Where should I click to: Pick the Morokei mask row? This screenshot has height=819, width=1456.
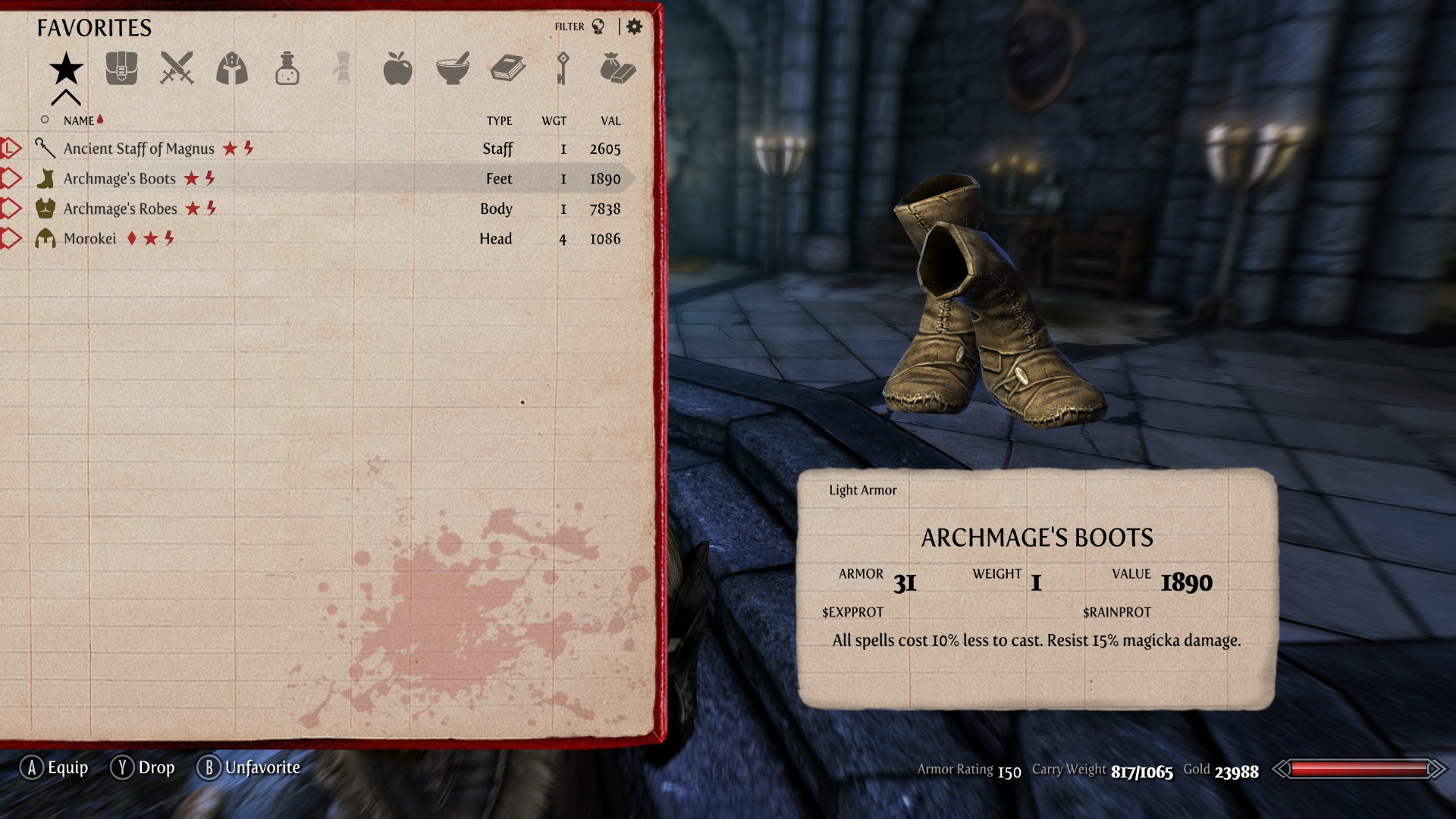click(90, 239)
